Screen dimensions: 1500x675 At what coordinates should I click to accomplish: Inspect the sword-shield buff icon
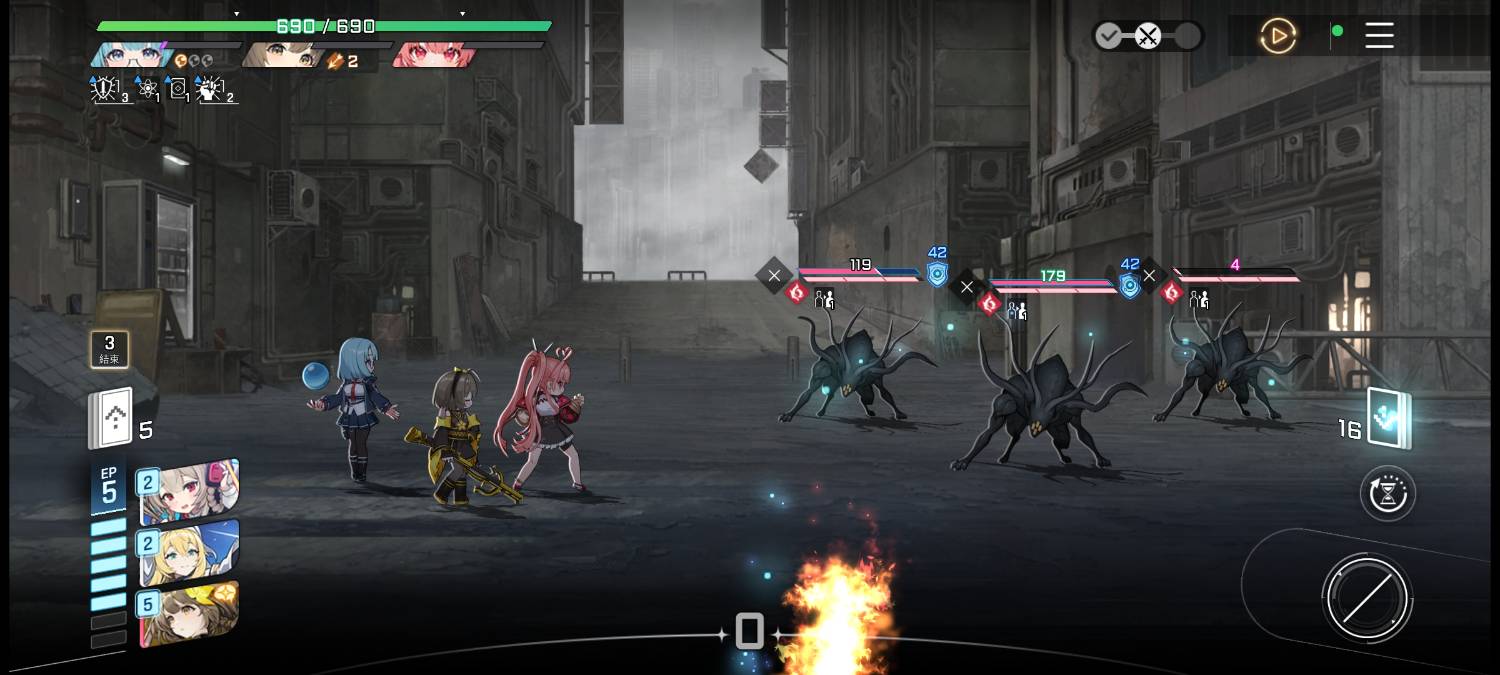coord(106,90)
